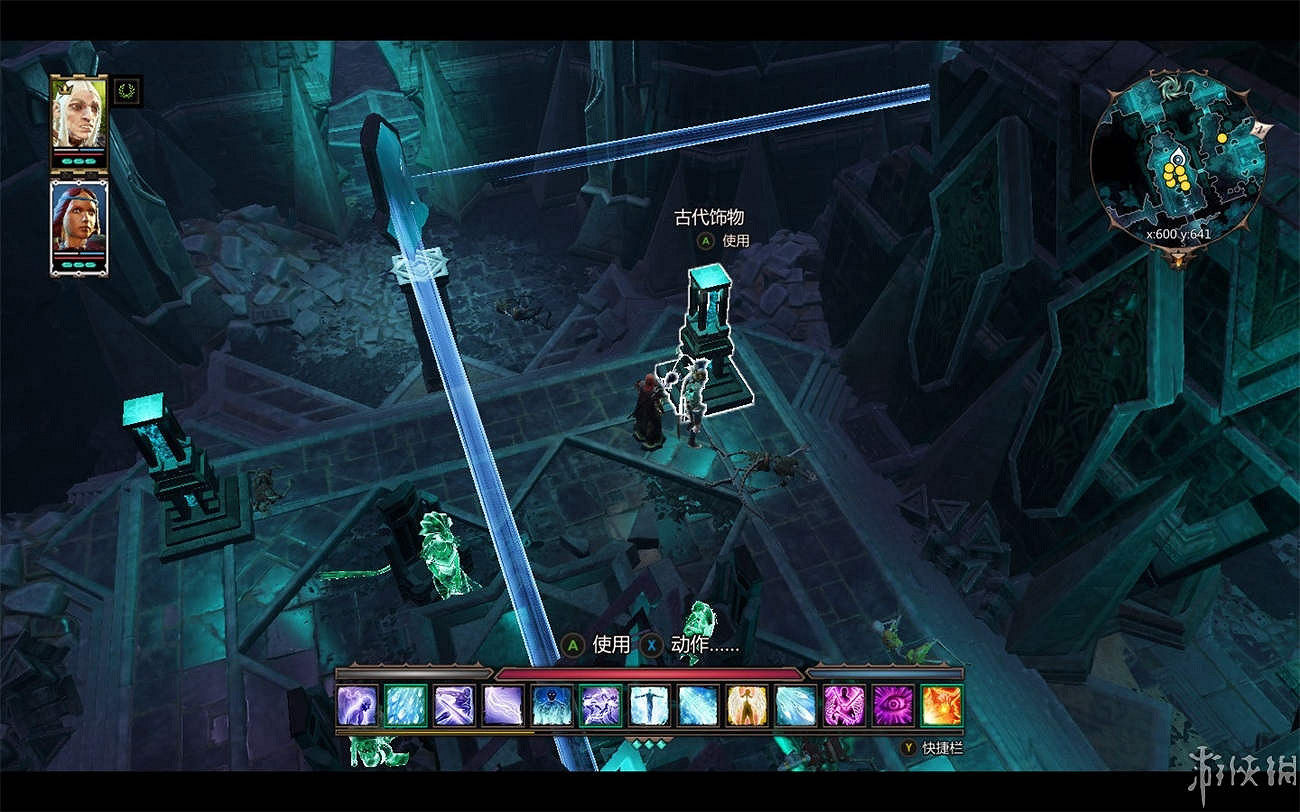Activate the lightning bolt skill
1300x812 pixels.
[x=503, y=705]
